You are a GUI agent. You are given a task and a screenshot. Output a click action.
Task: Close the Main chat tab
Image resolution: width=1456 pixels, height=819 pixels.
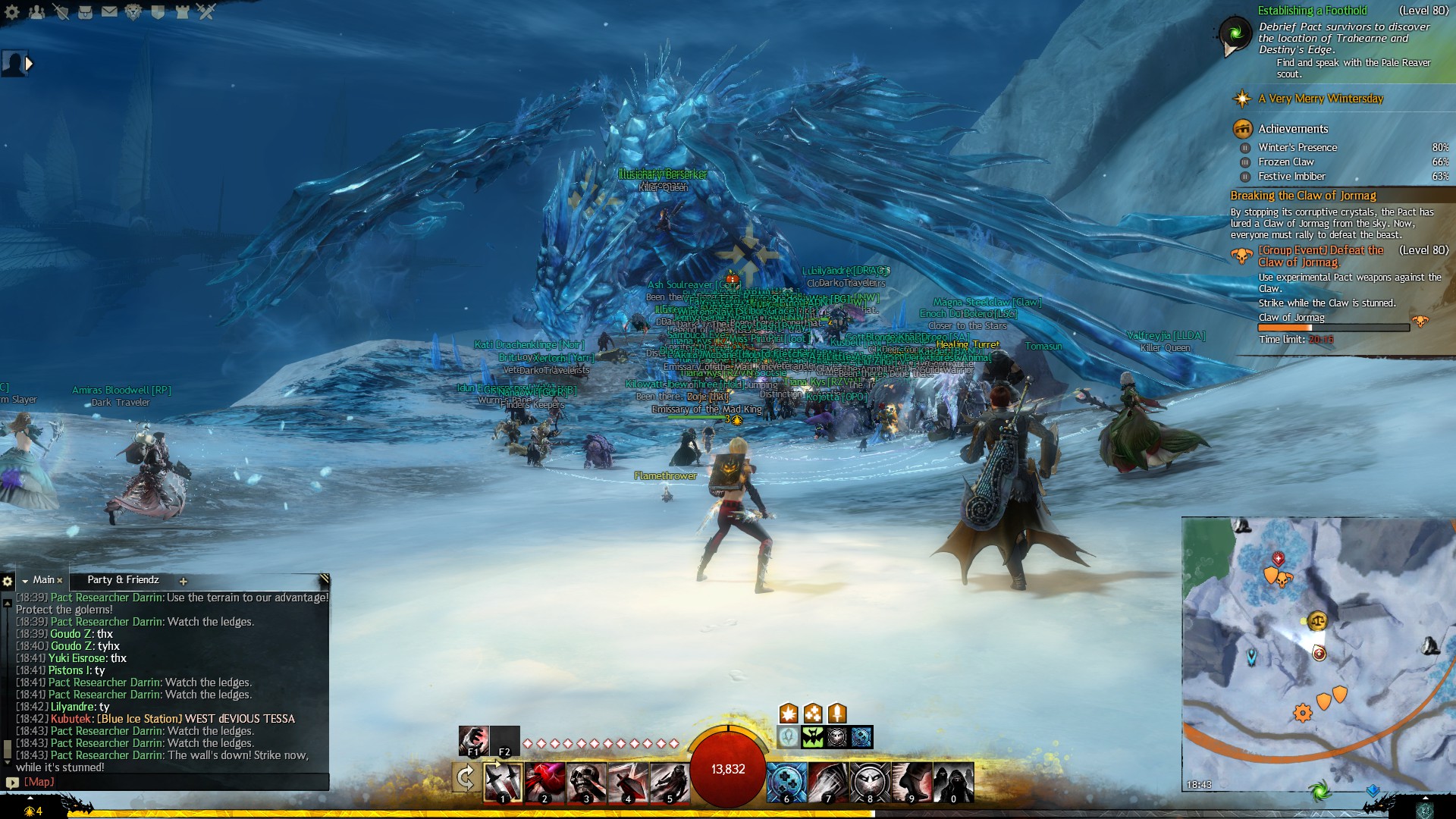(x=60, y=581)
